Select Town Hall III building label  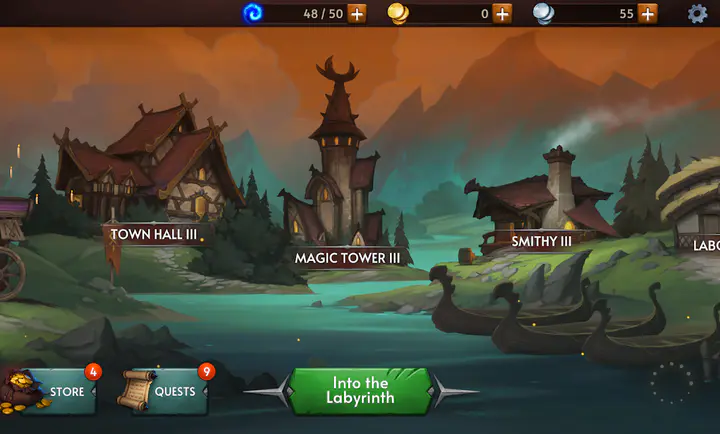pyautogui.click(x=153, y=234)
